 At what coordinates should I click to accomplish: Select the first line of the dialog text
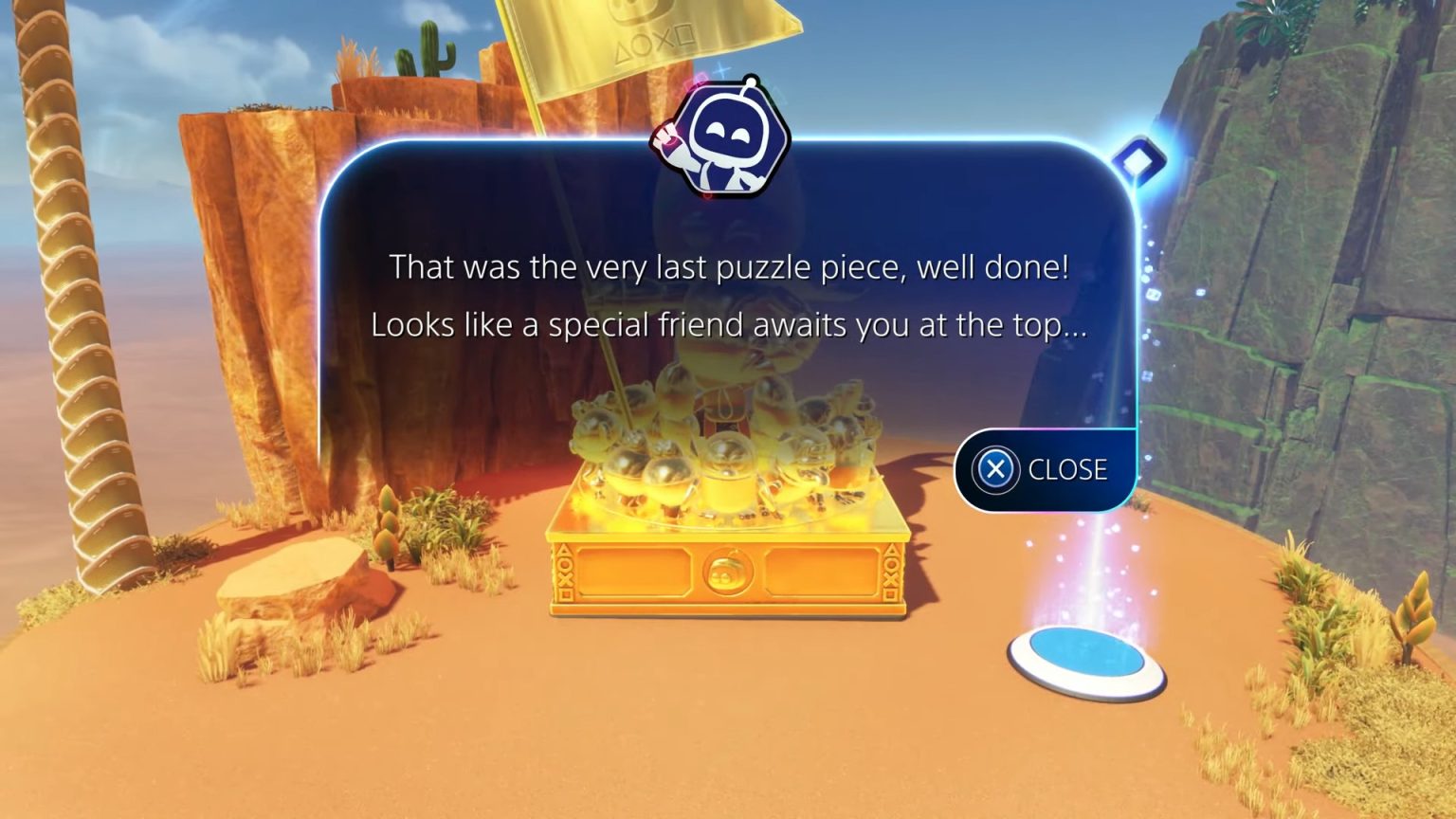tap(730, 267)
